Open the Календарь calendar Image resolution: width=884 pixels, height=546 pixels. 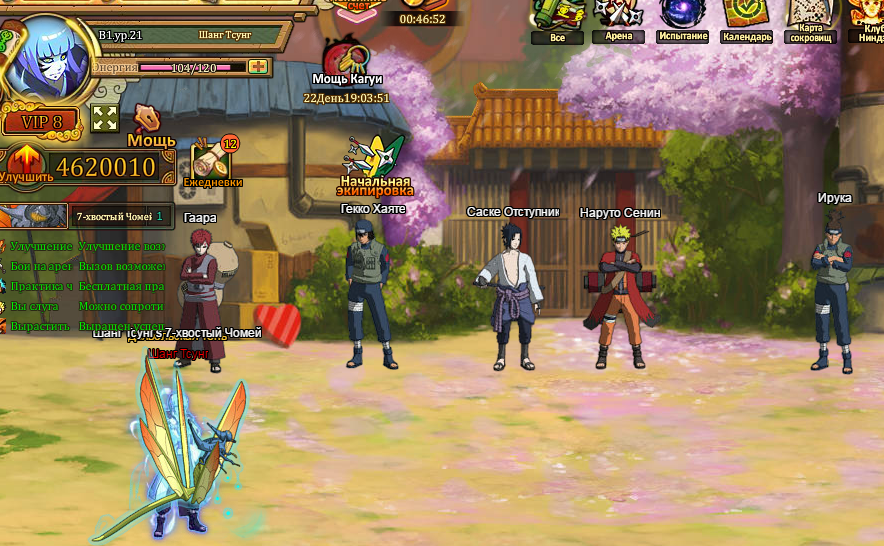746,17
